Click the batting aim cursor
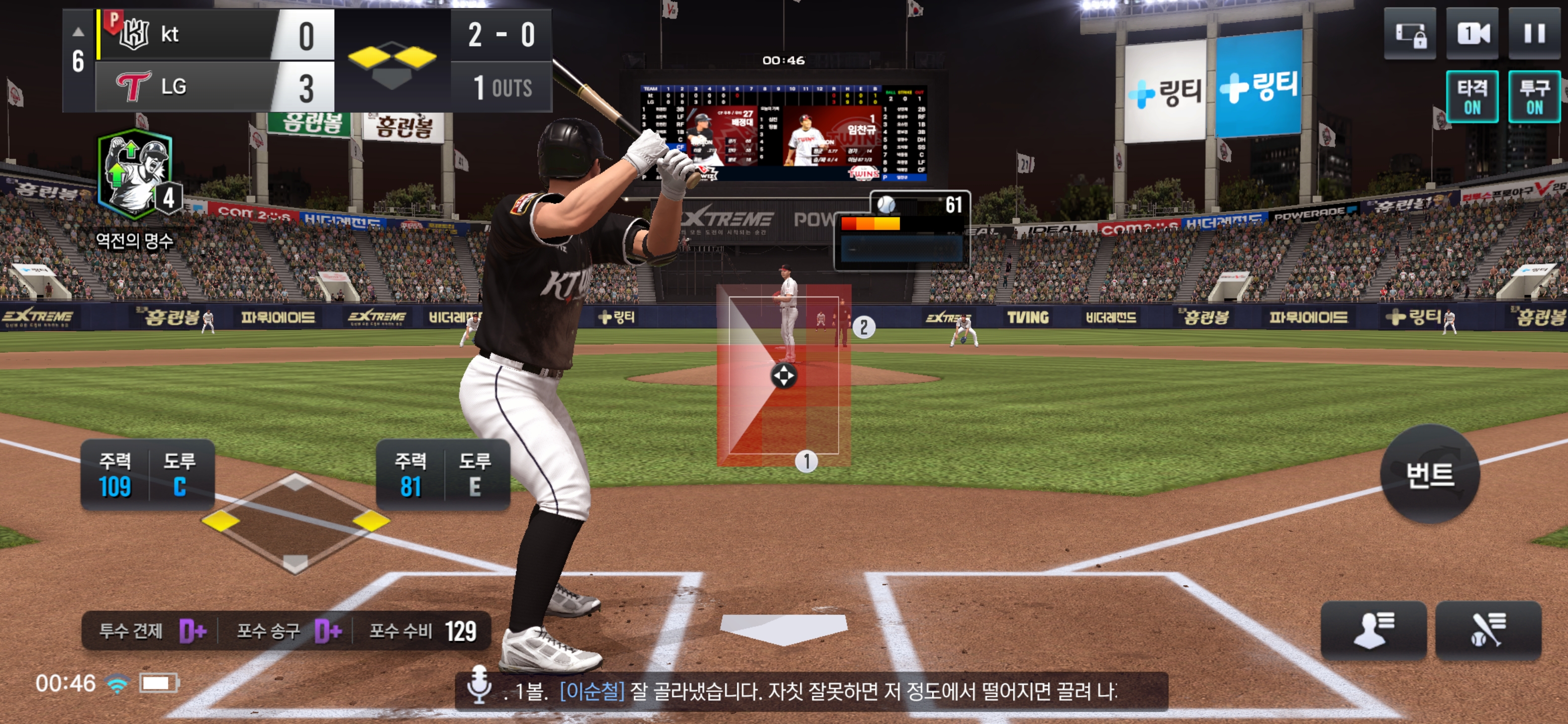The height and width of the screenshot is (724, 1568). coord(783,376)
